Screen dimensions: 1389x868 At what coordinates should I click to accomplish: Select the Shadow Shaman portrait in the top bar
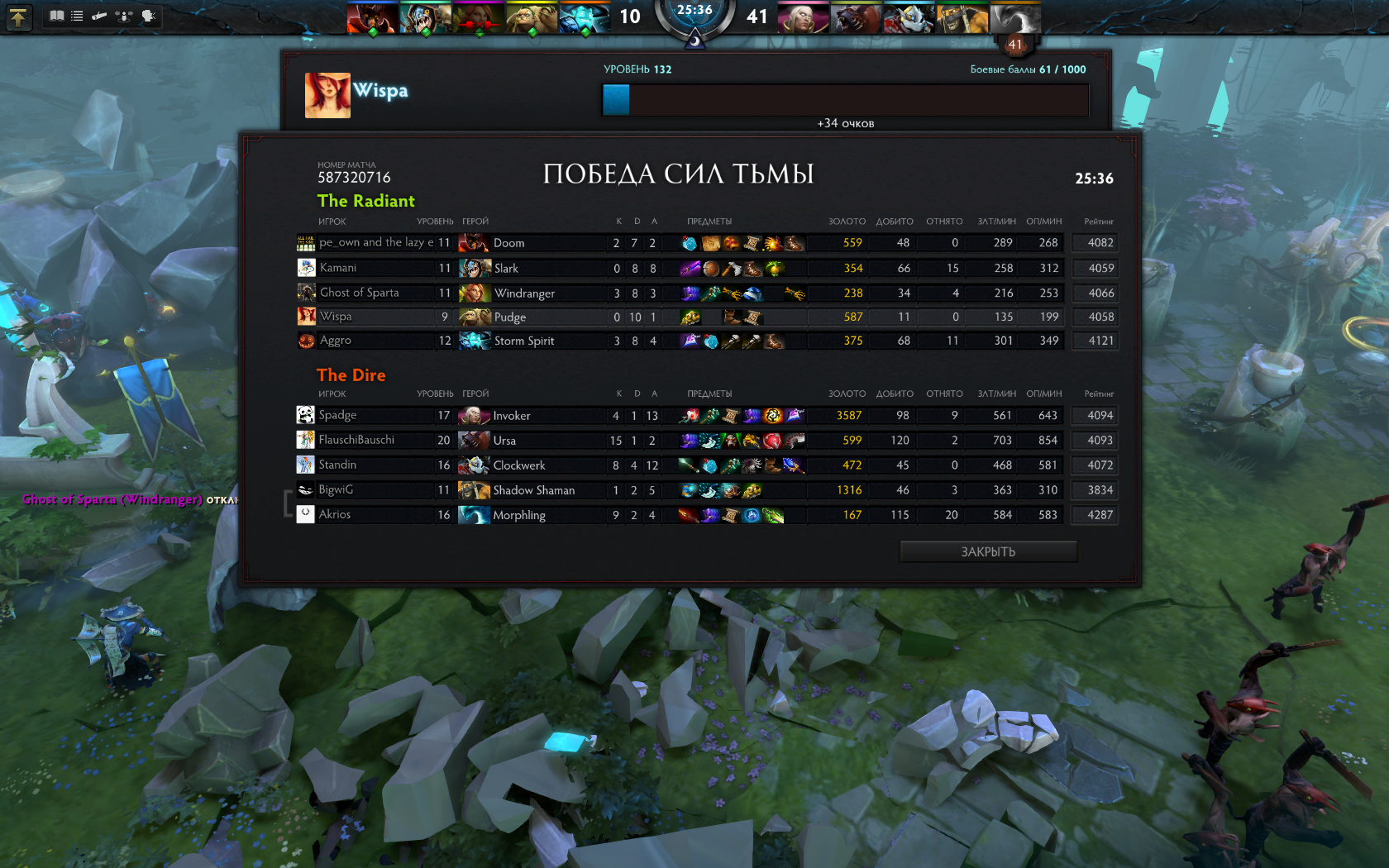tap(961, 17)
